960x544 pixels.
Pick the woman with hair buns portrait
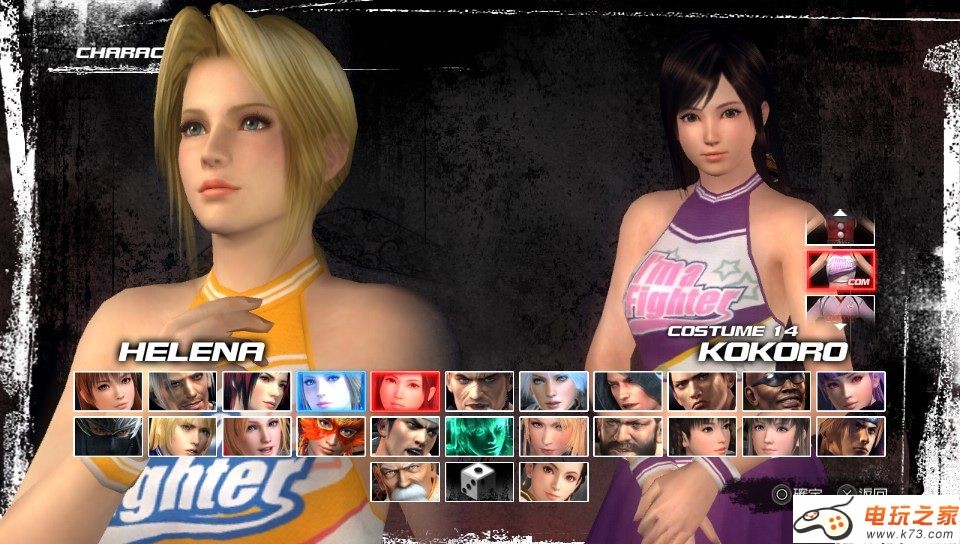(554, 481)
